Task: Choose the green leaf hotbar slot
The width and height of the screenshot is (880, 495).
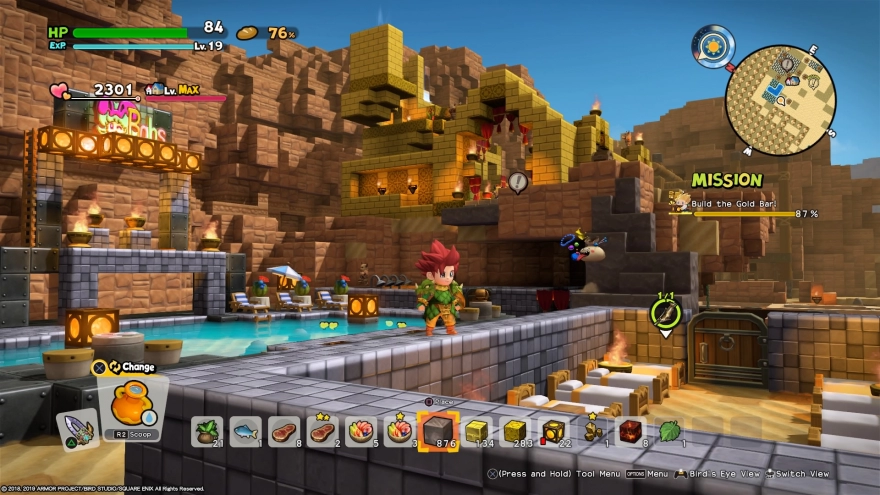Action: pos(669,432)
